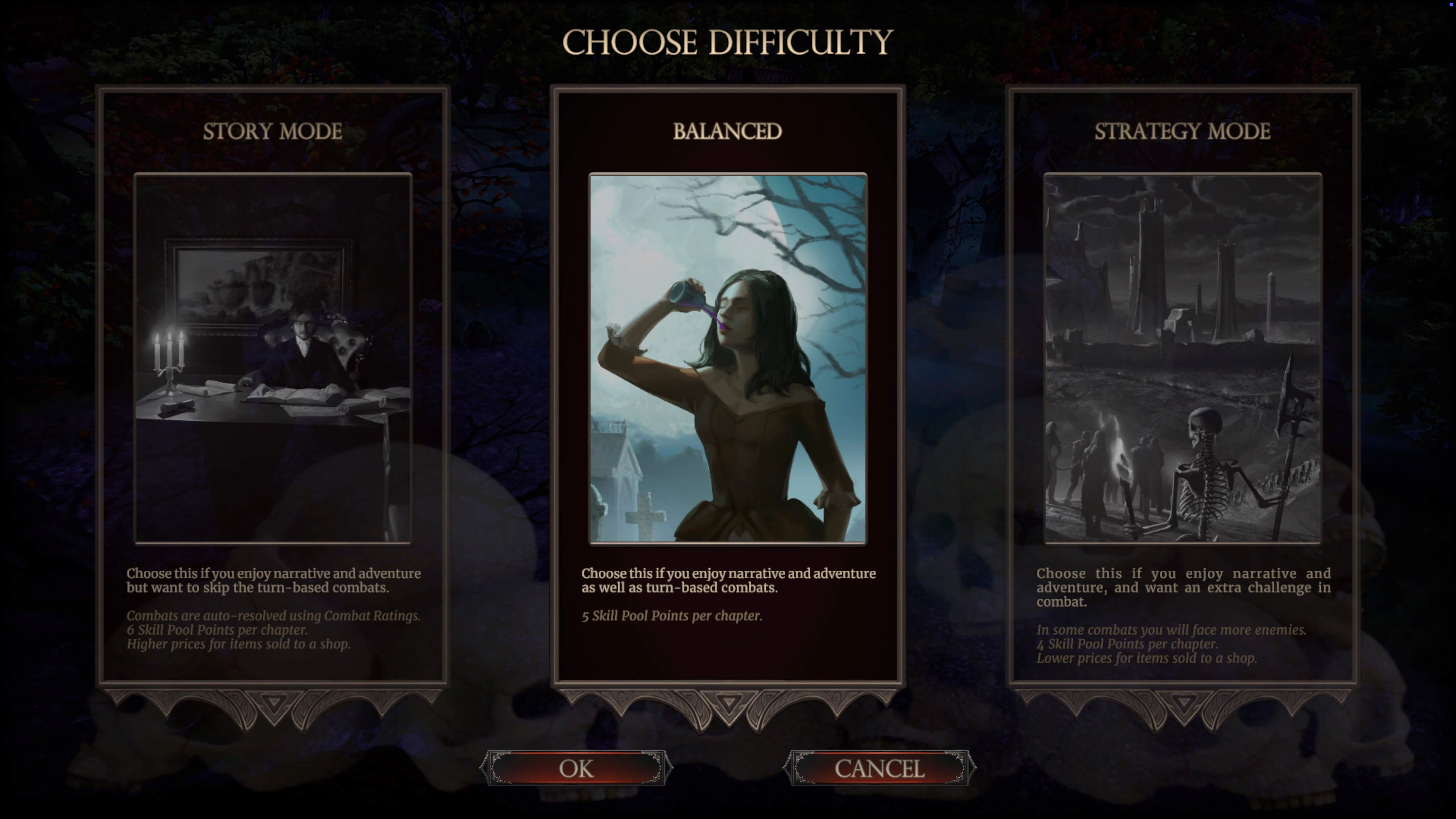Click the OK button to confirm difficulty

point(576,768)
